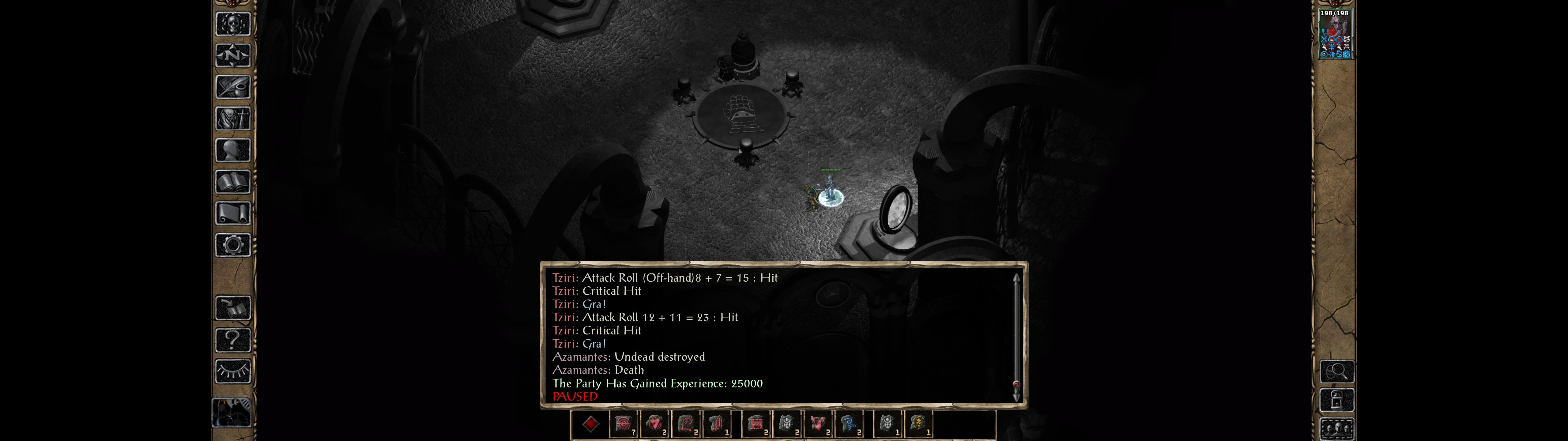
Task: Click the question mark help button
Action: (232, 340)
